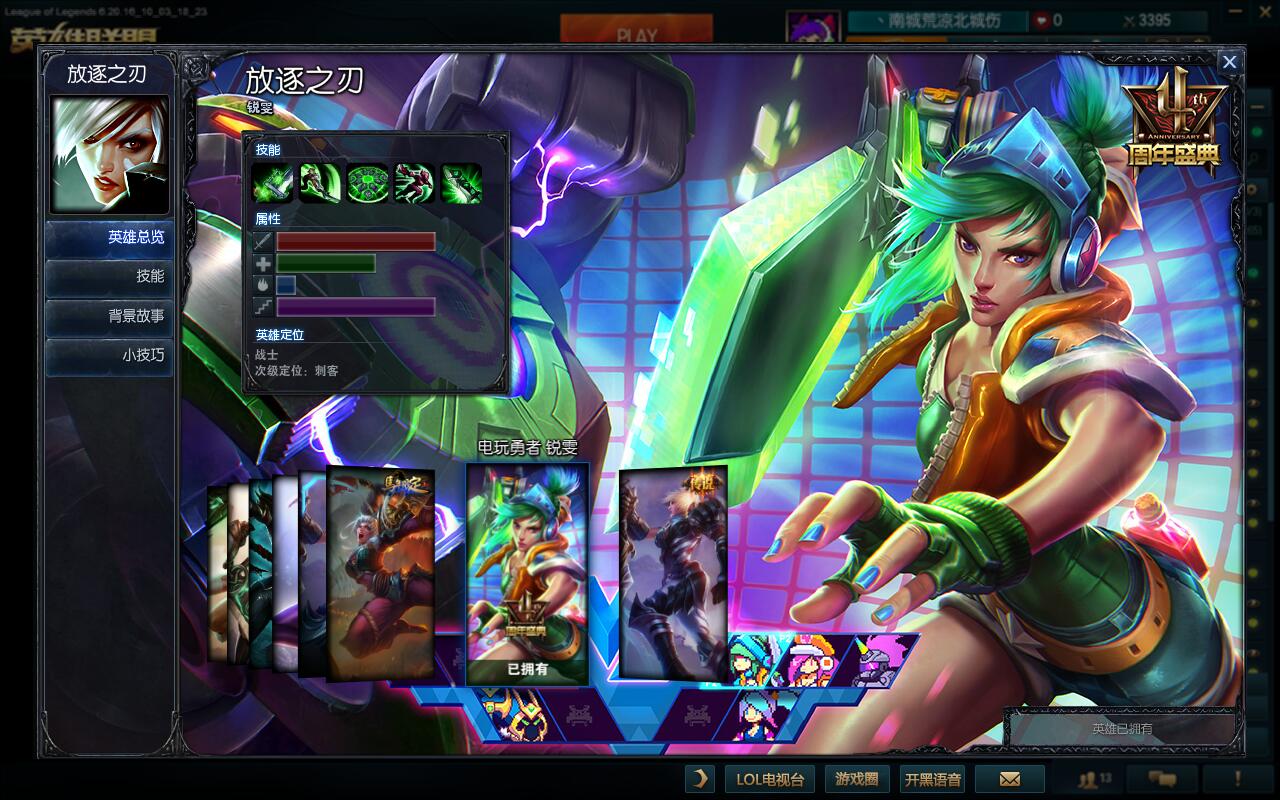
Task: Open the 游戏圈 game circle
Action: [857, 779]
